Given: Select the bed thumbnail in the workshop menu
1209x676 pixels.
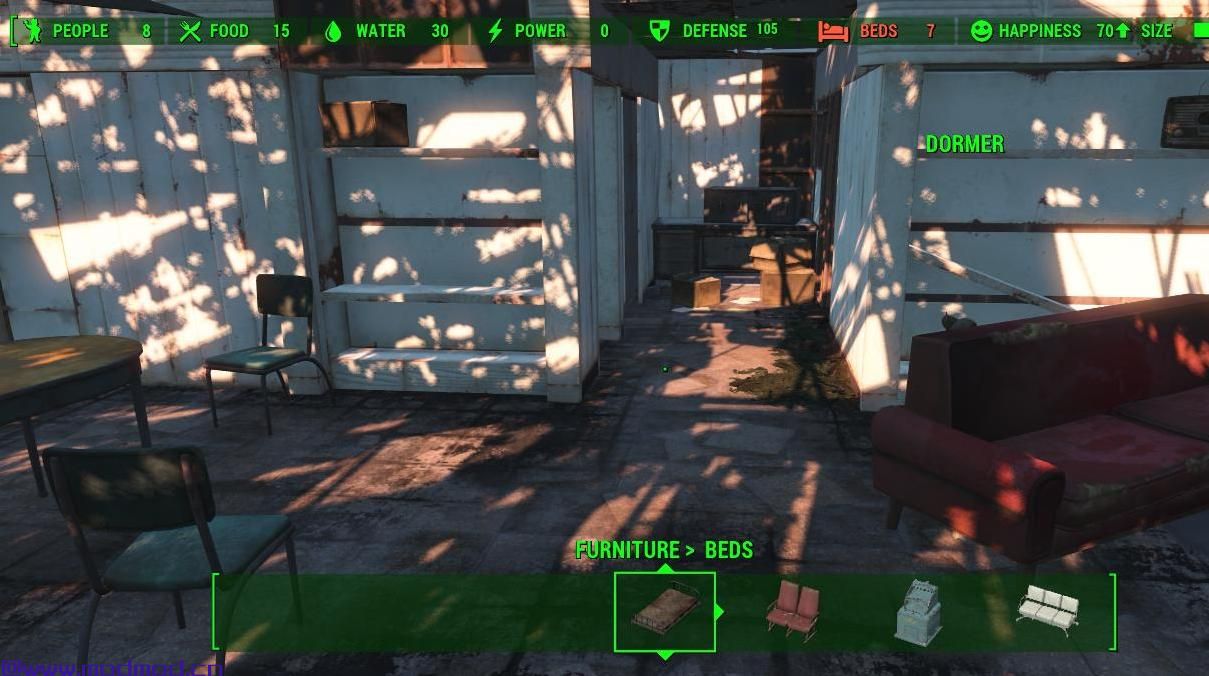Looking at the screenshot, I should tap(664, 611).
